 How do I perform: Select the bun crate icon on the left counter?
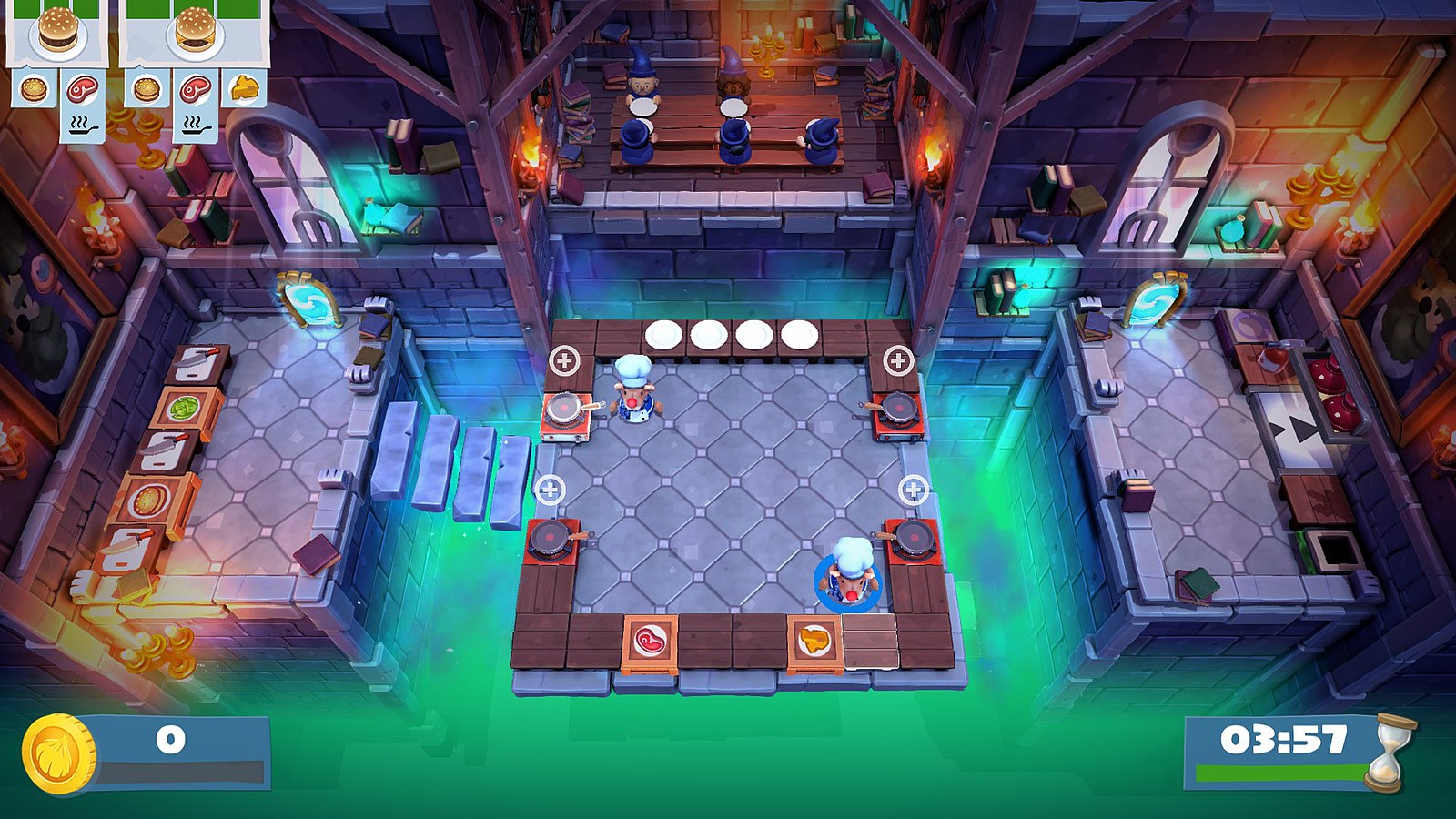[x=147, y=499]
